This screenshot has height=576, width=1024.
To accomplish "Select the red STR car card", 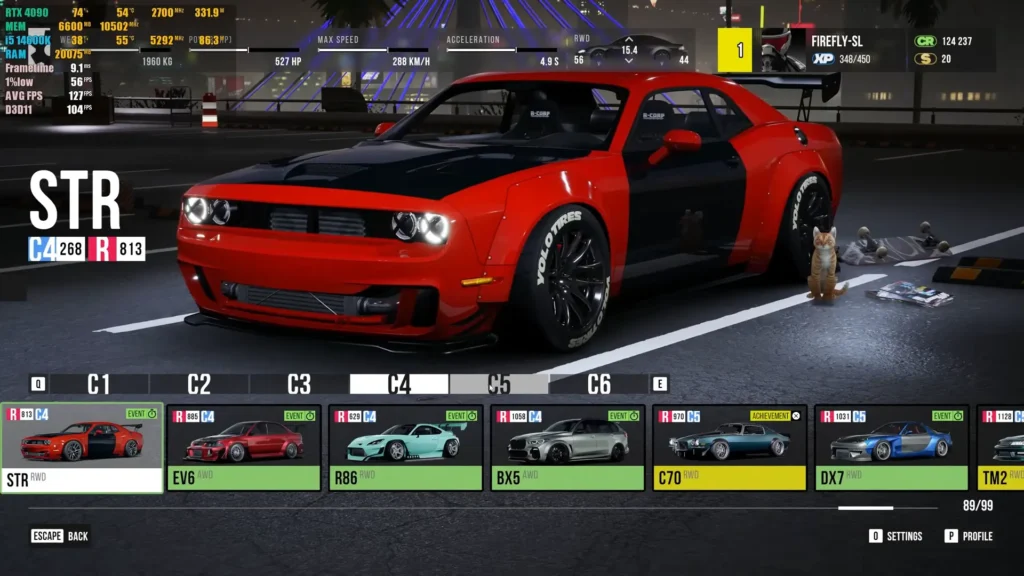I will (x=82, y=447).
